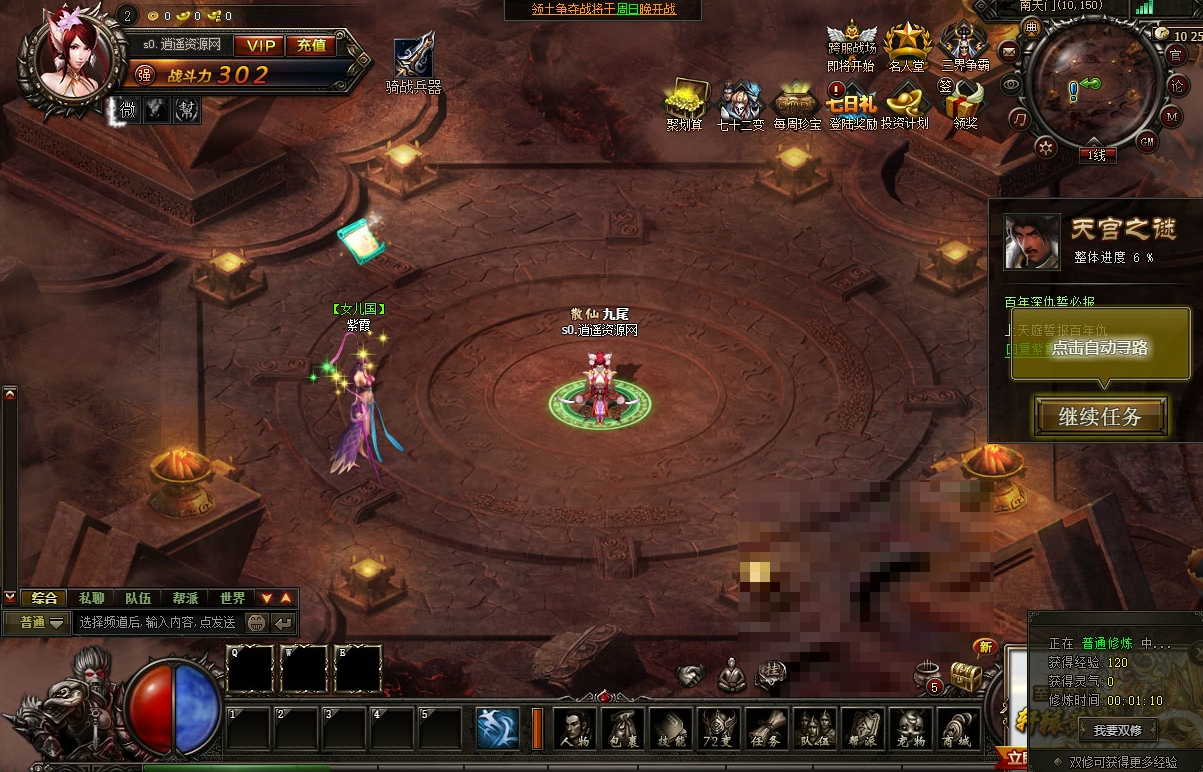This screenshot has height=772, width=1203.
Task: Open the 人物 character panel
Action: (x=575, y=729)
